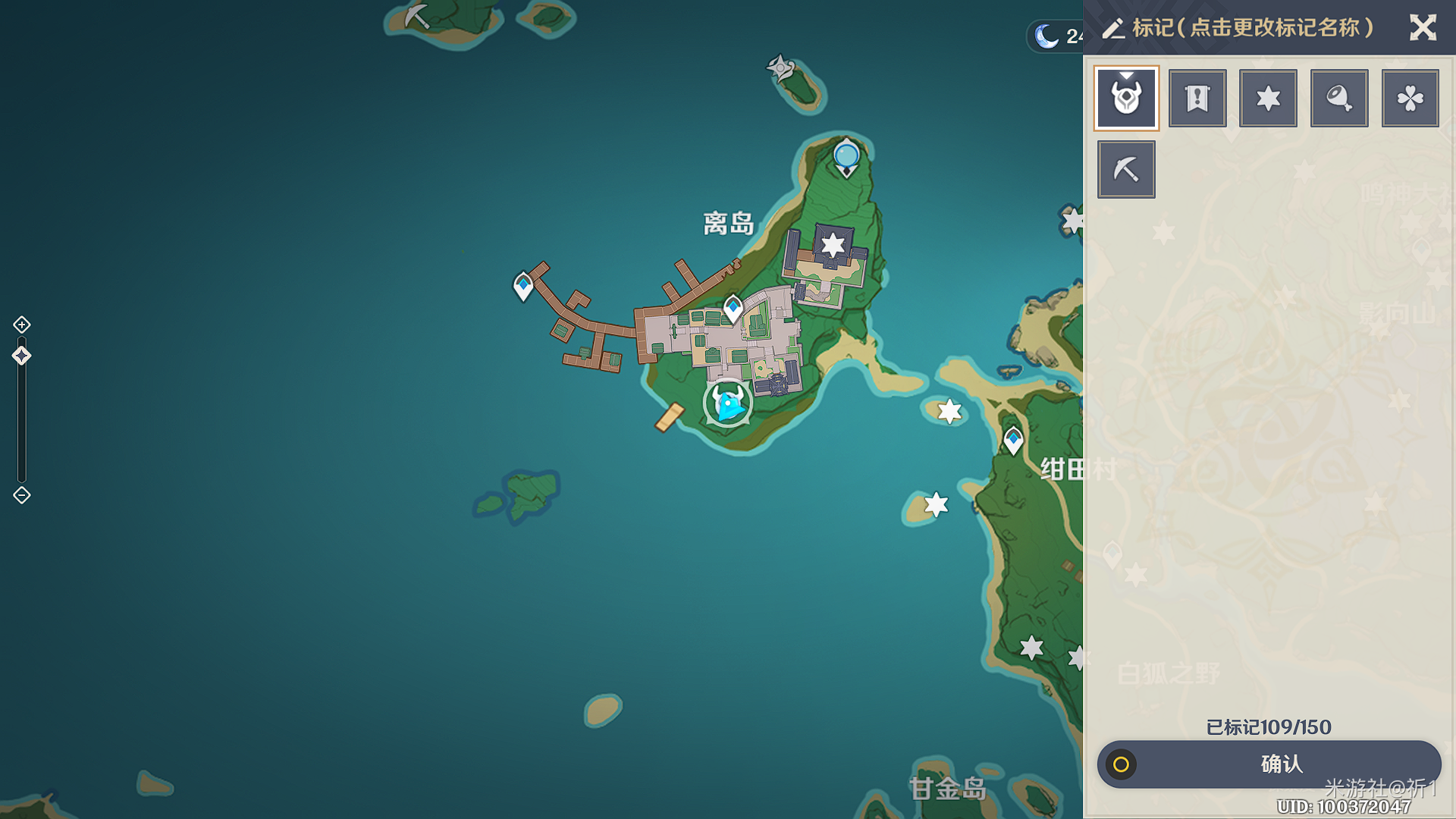Close the map marker panel
The height and width of the screenshot is (819, 1456).
(x=1423, y=28)
